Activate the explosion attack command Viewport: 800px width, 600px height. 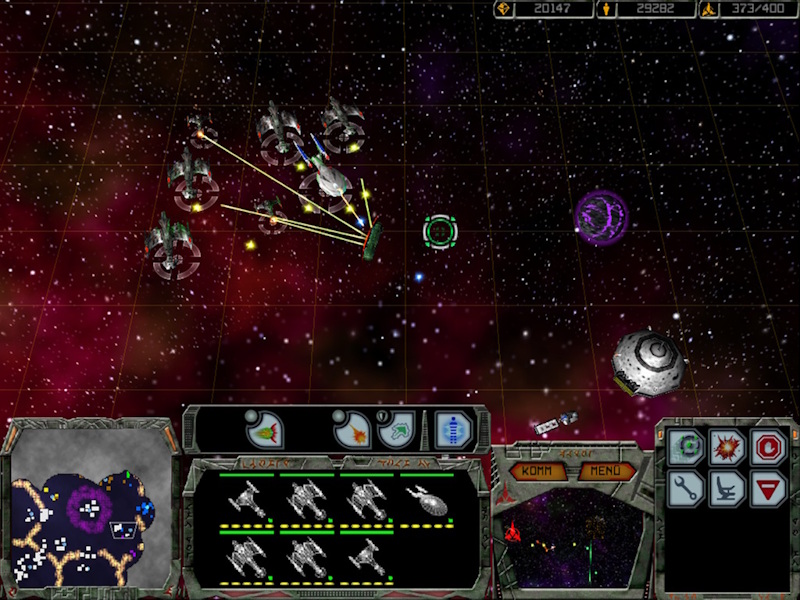click(727, 446)
